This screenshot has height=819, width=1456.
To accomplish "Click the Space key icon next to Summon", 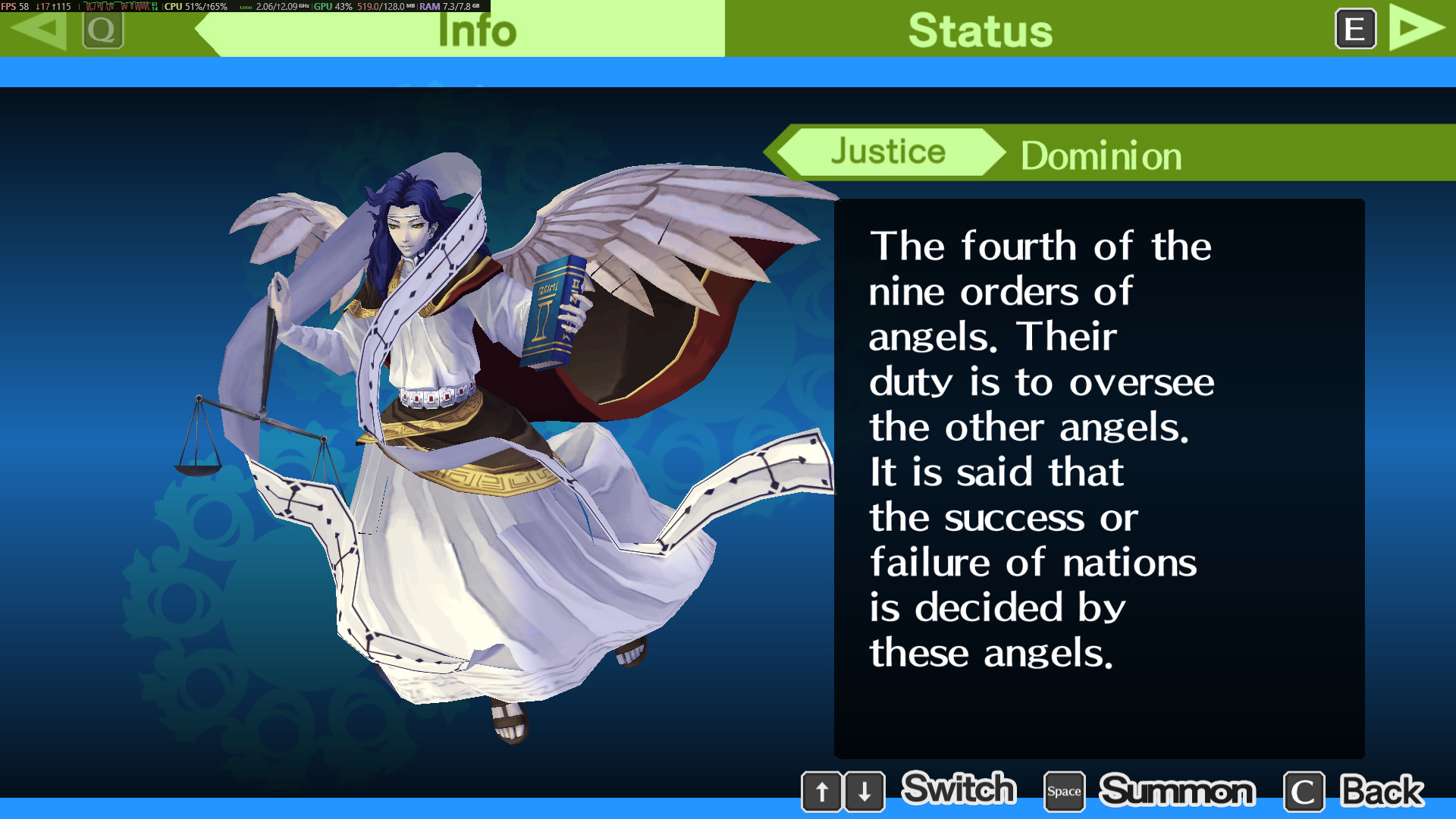I will [1063, 791].
